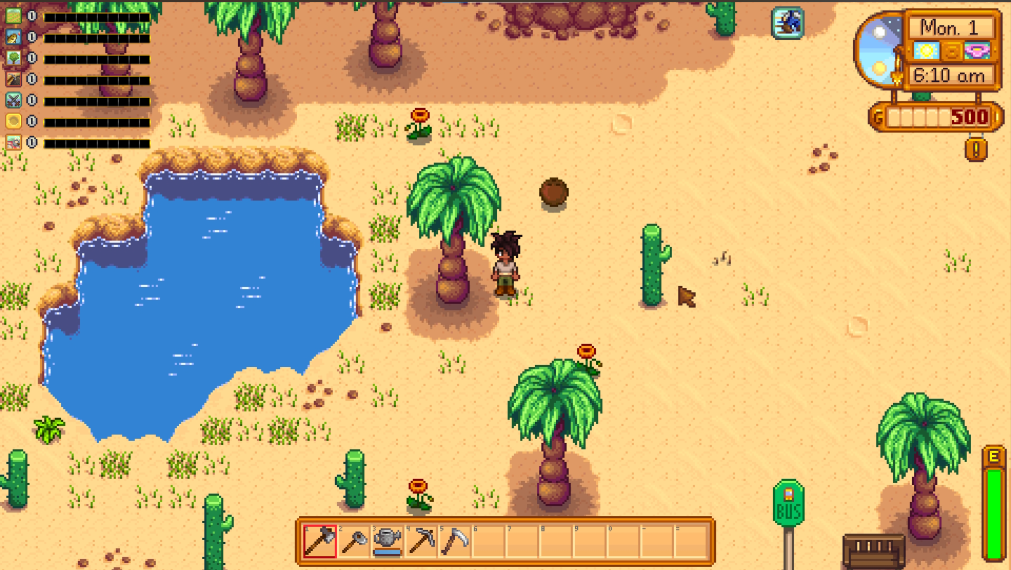Viewport: 1011px width, 570px height.
Task: Click the pink season icon
Action: (x=976, y=51)
